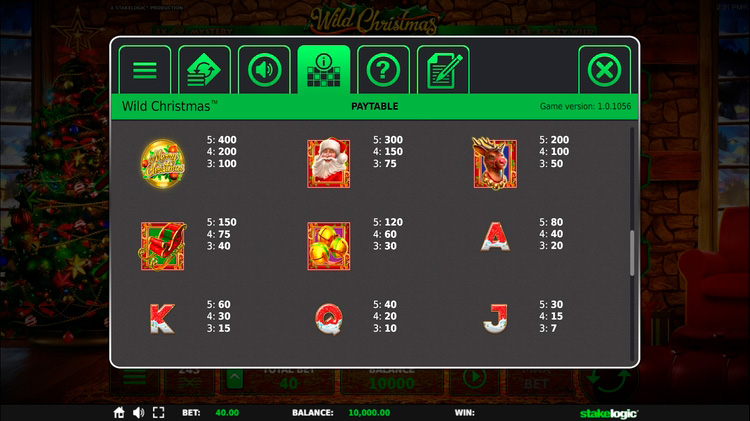This screenshot has height=421, width=750.
Task: Click the paytable scrollbar thumb
Action: 632,253
